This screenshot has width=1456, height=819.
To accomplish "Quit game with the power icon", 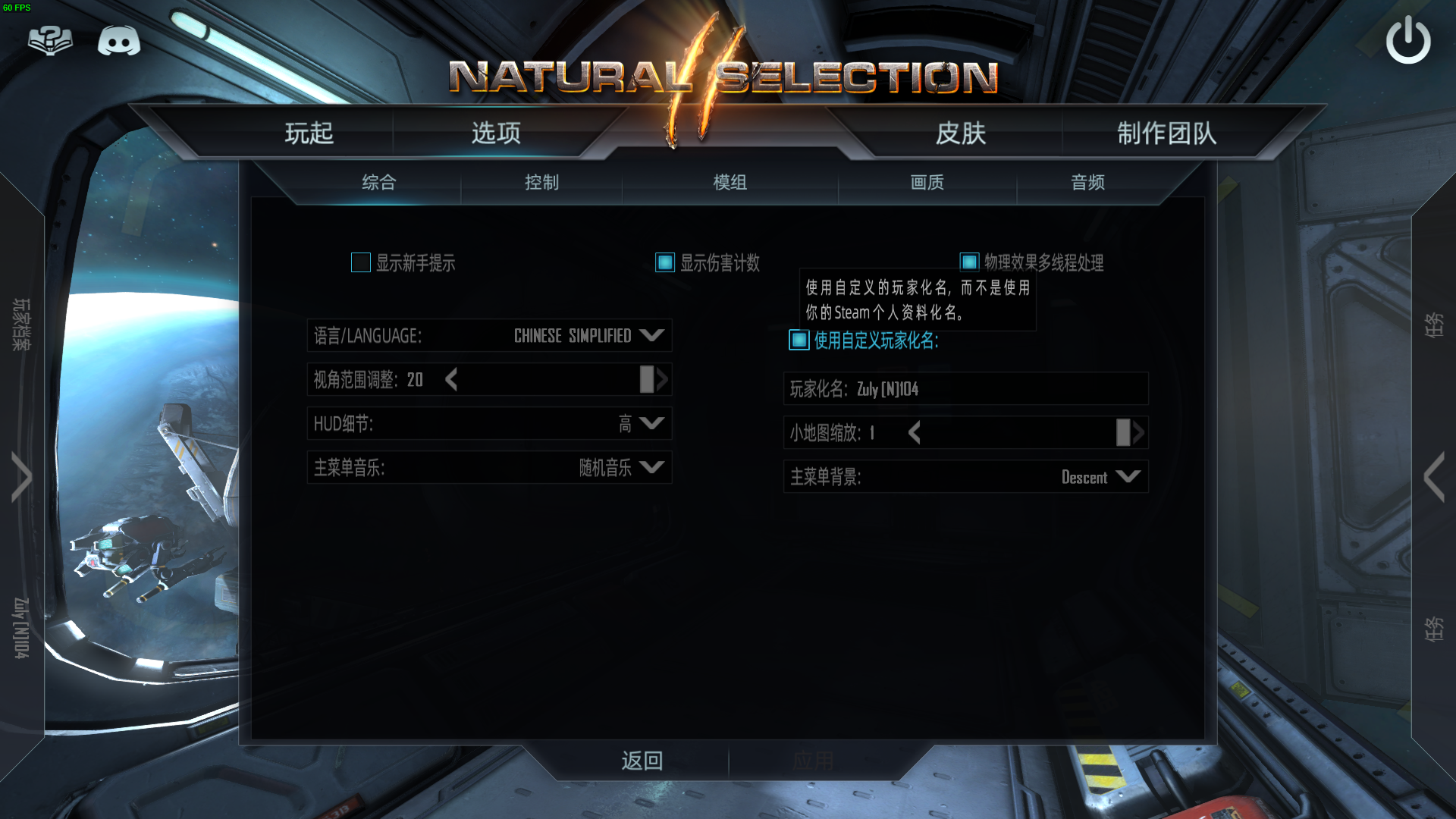I will 1407,41.
